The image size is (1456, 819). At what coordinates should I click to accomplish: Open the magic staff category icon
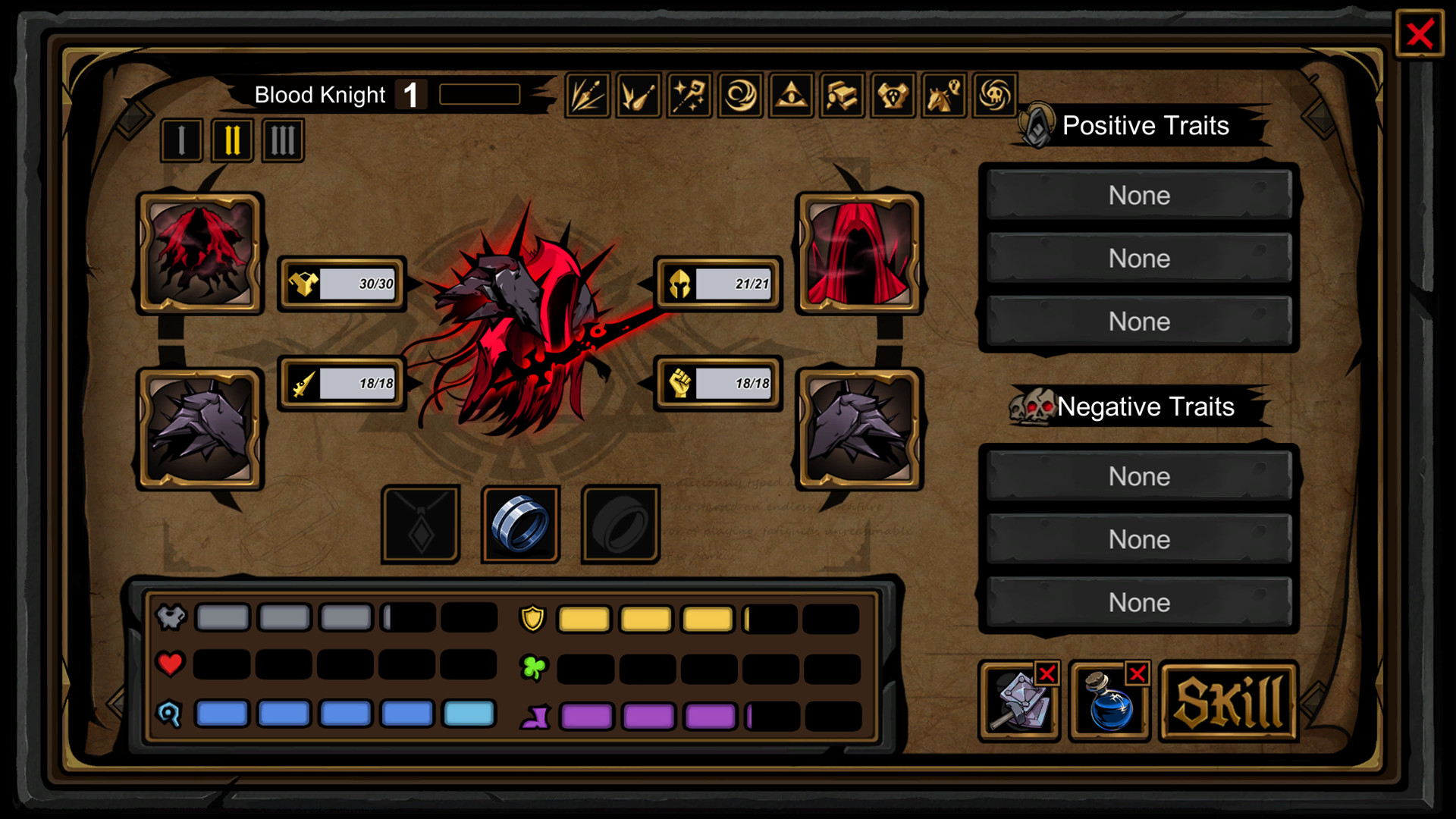pyautogui.click(x=689, y=95)
